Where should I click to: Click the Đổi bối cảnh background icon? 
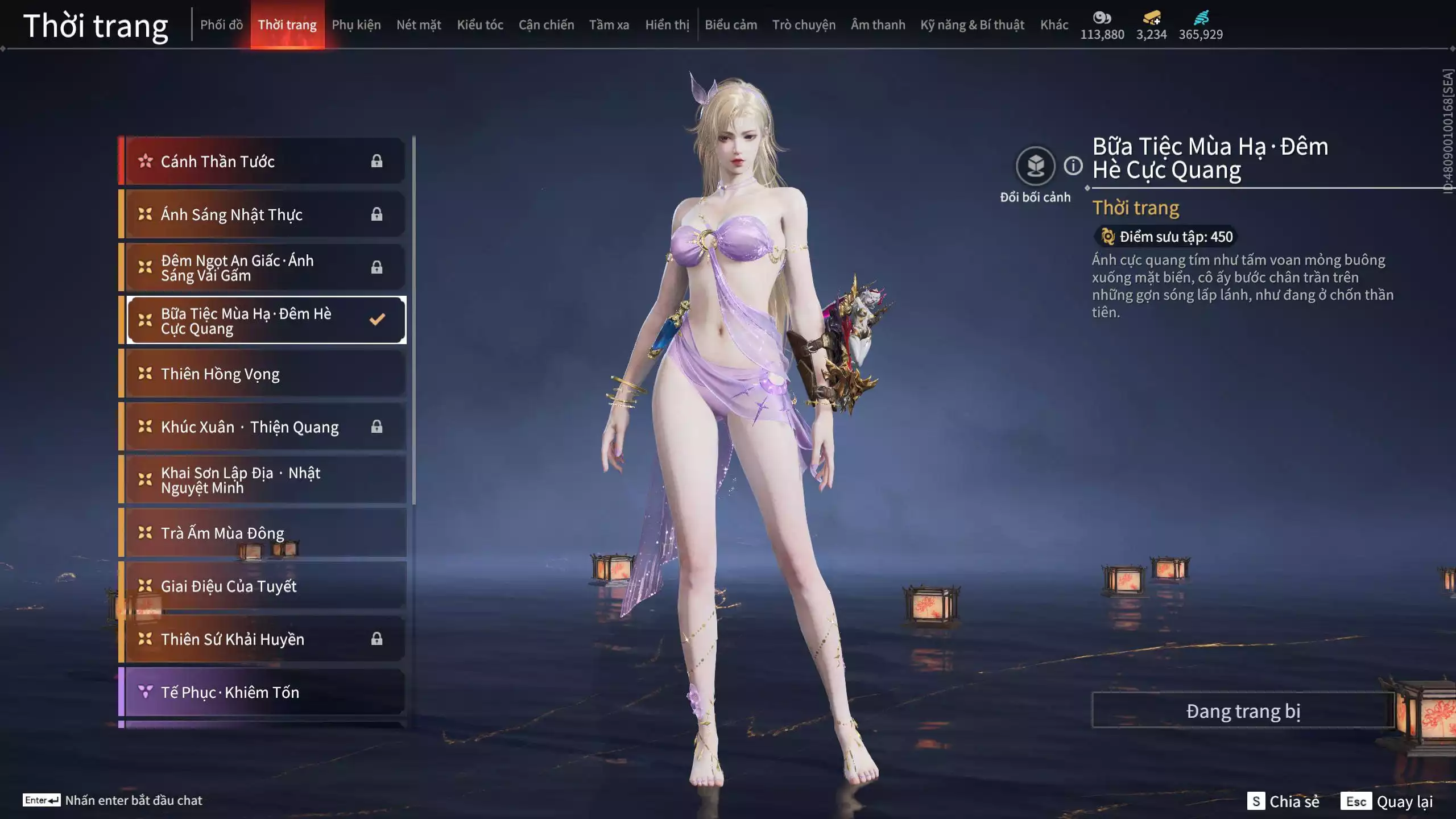point(1035,166)
